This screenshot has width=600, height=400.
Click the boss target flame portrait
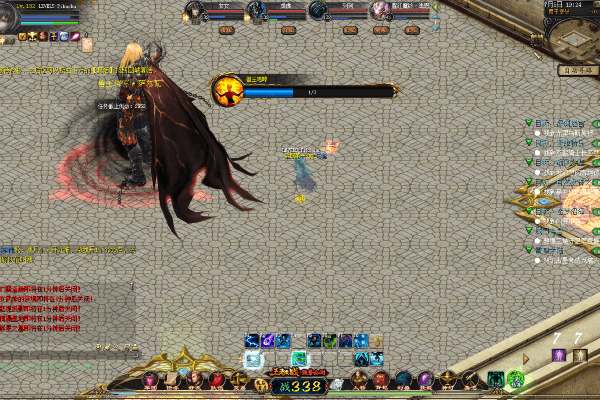click(x=226, y=91)
